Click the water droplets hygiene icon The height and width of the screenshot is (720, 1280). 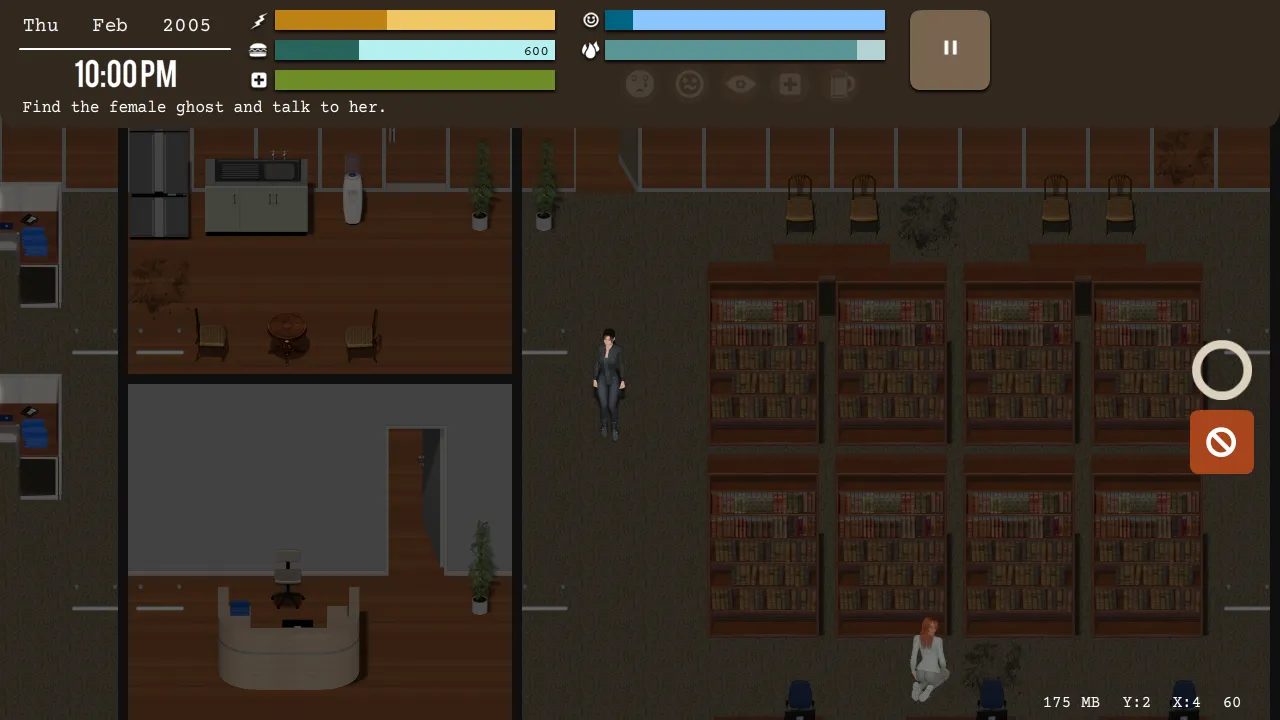(591, 50)
